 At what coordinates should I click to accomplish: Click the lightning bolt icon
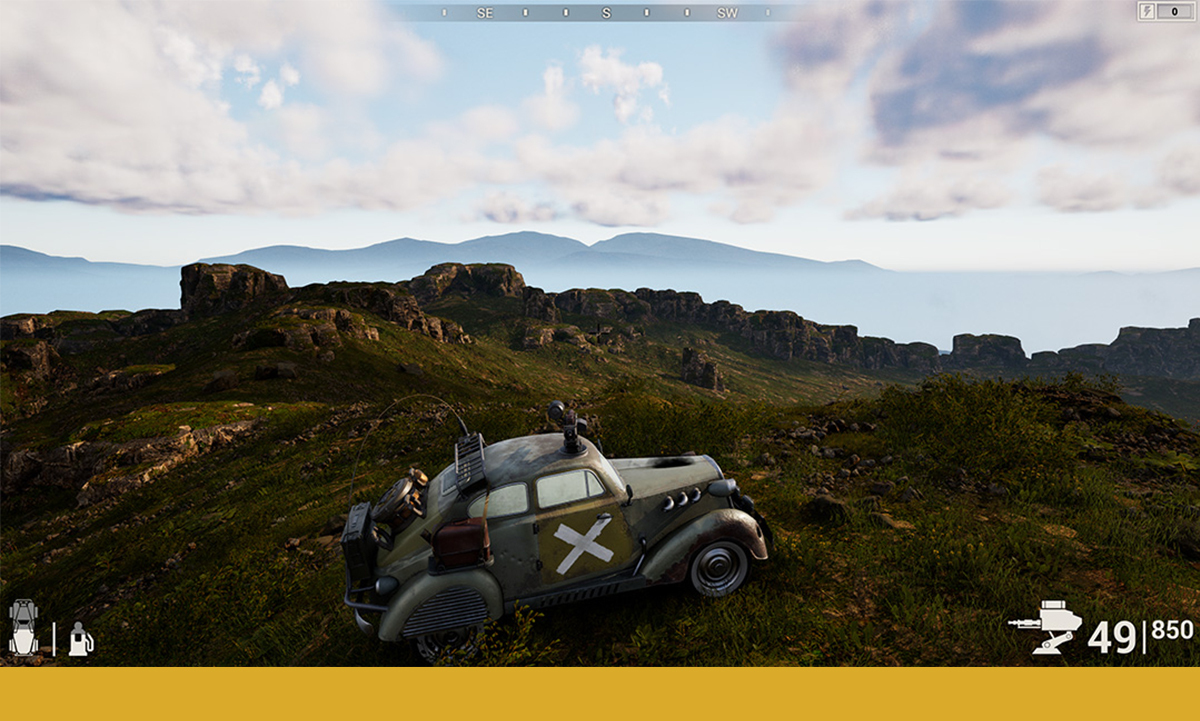pyautogui.click(x=1147, y=11)
